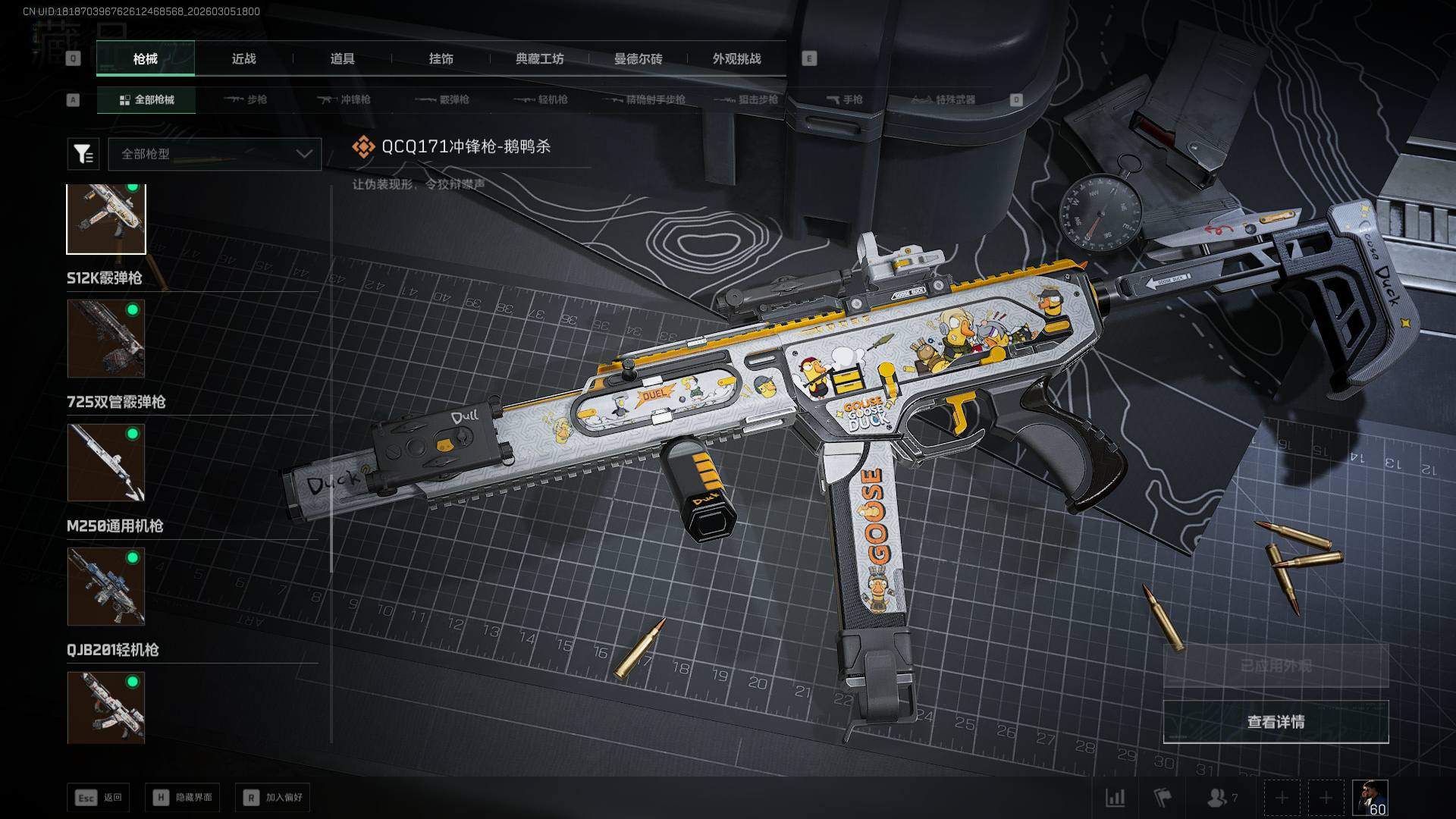The width and height of the screenshot is (1456, 819).
Task: Click the 查看详情 button
Action: tap(1276, 722)
